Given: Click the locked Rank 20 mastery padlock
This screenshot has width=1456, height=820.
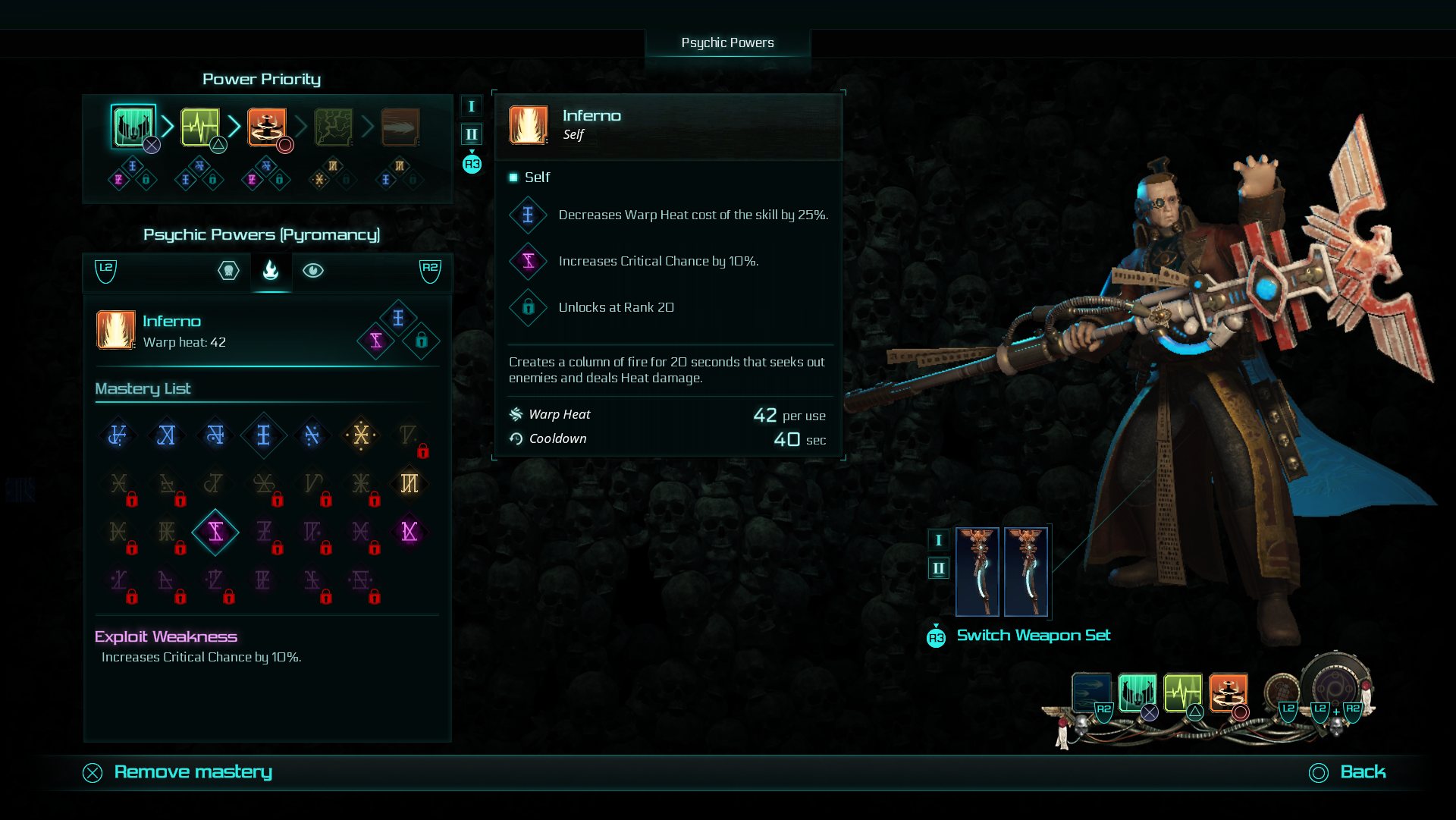Looking at the screenshot, I should (x=422, y=341).
